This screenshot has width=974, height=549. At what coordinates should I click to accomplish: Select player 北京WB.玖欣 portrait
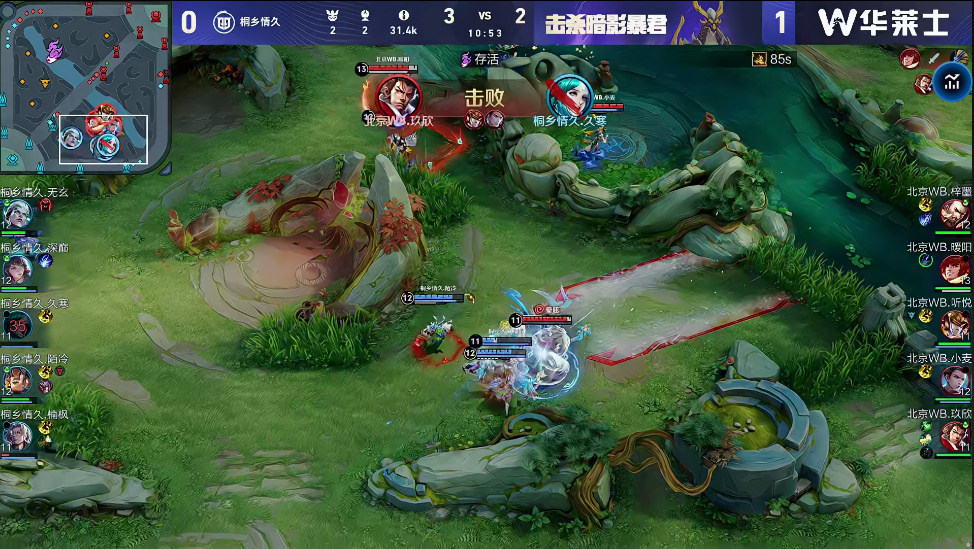coord(954,435)
